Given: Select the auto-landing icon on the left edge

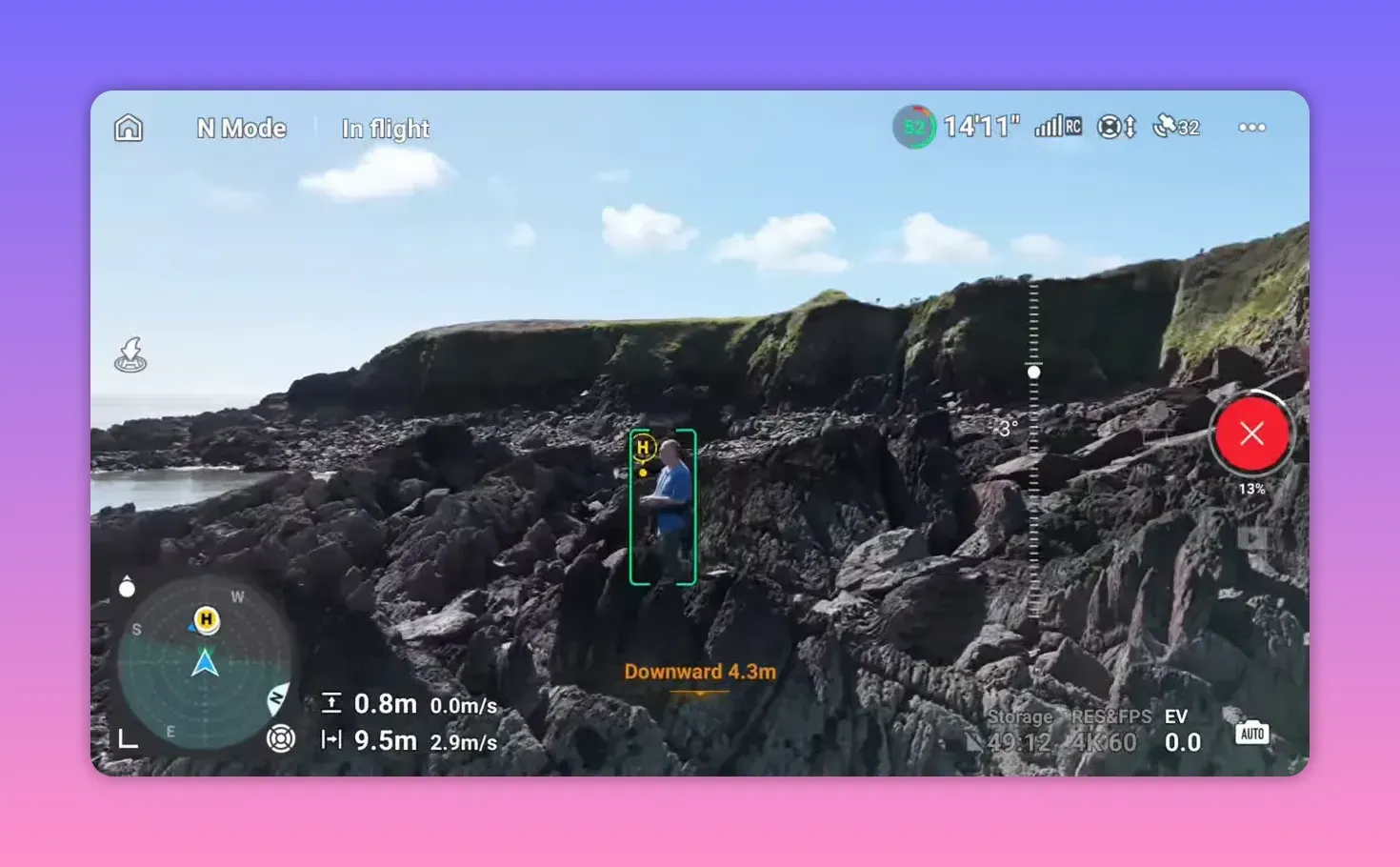Looking at the screenshot, I should click(130, 353).
